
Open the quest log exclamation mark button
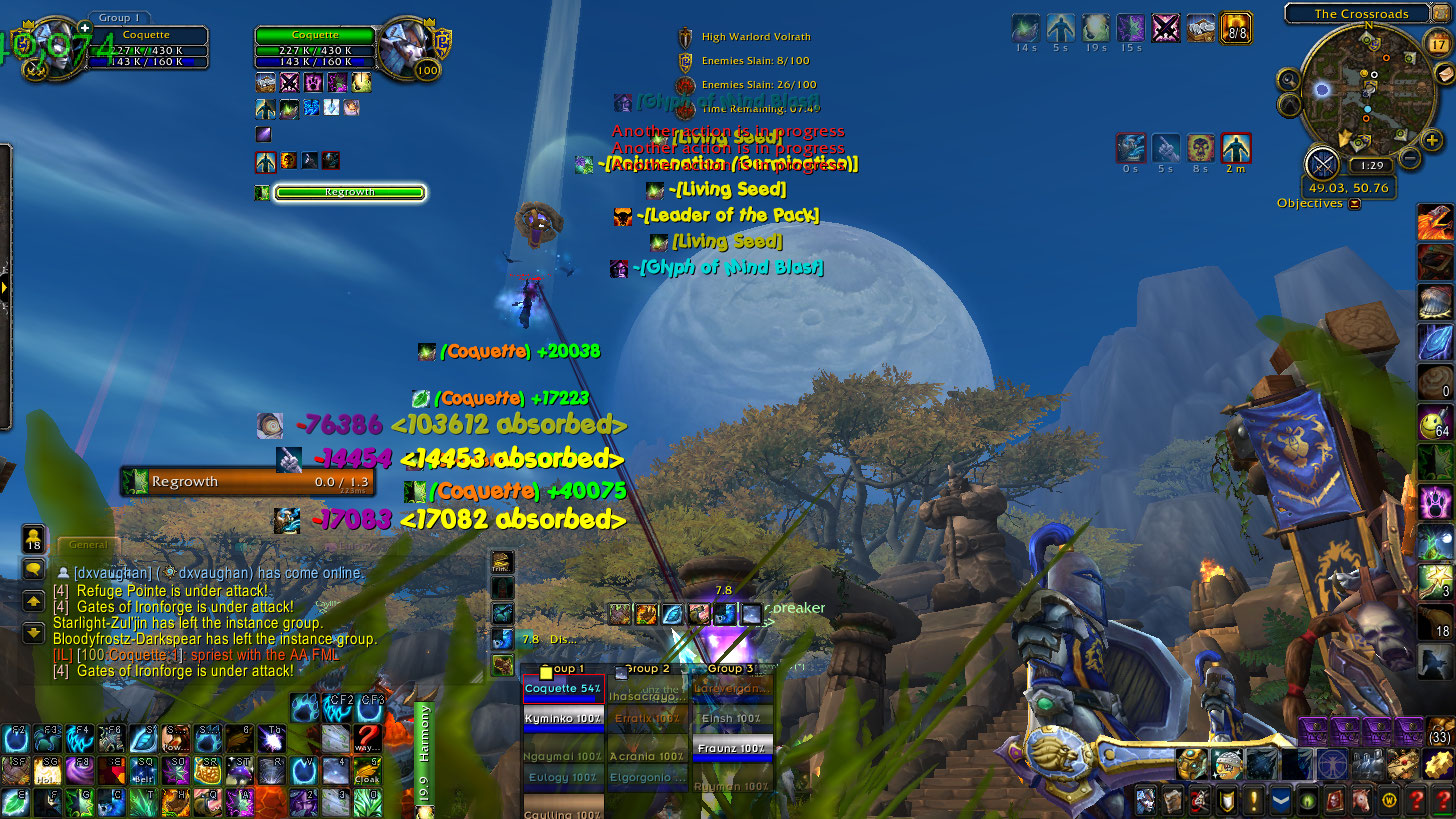[x=1253, y=801]
